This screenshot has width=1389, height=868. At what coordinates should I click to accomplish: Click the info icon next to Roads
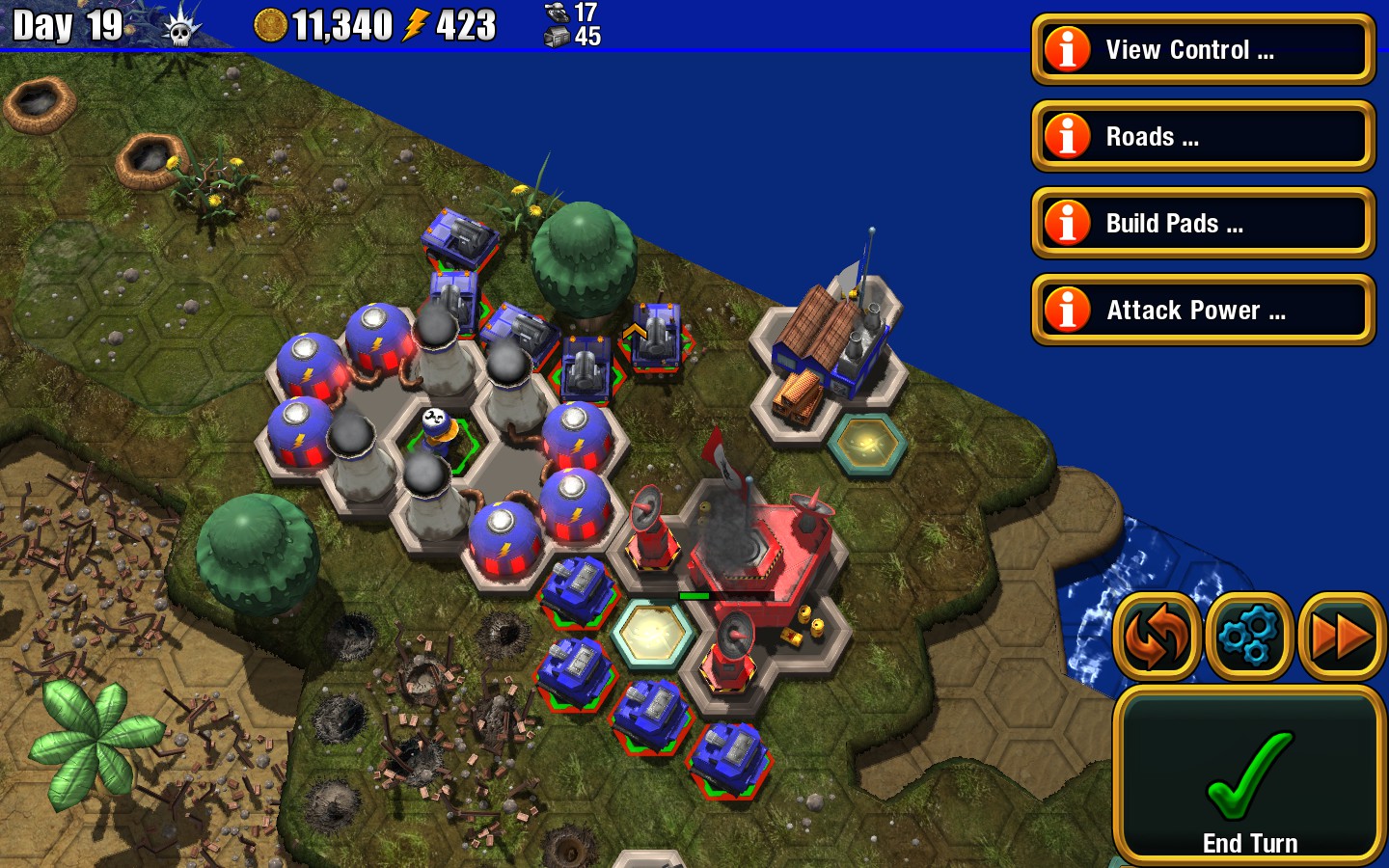click(1067, 136)
